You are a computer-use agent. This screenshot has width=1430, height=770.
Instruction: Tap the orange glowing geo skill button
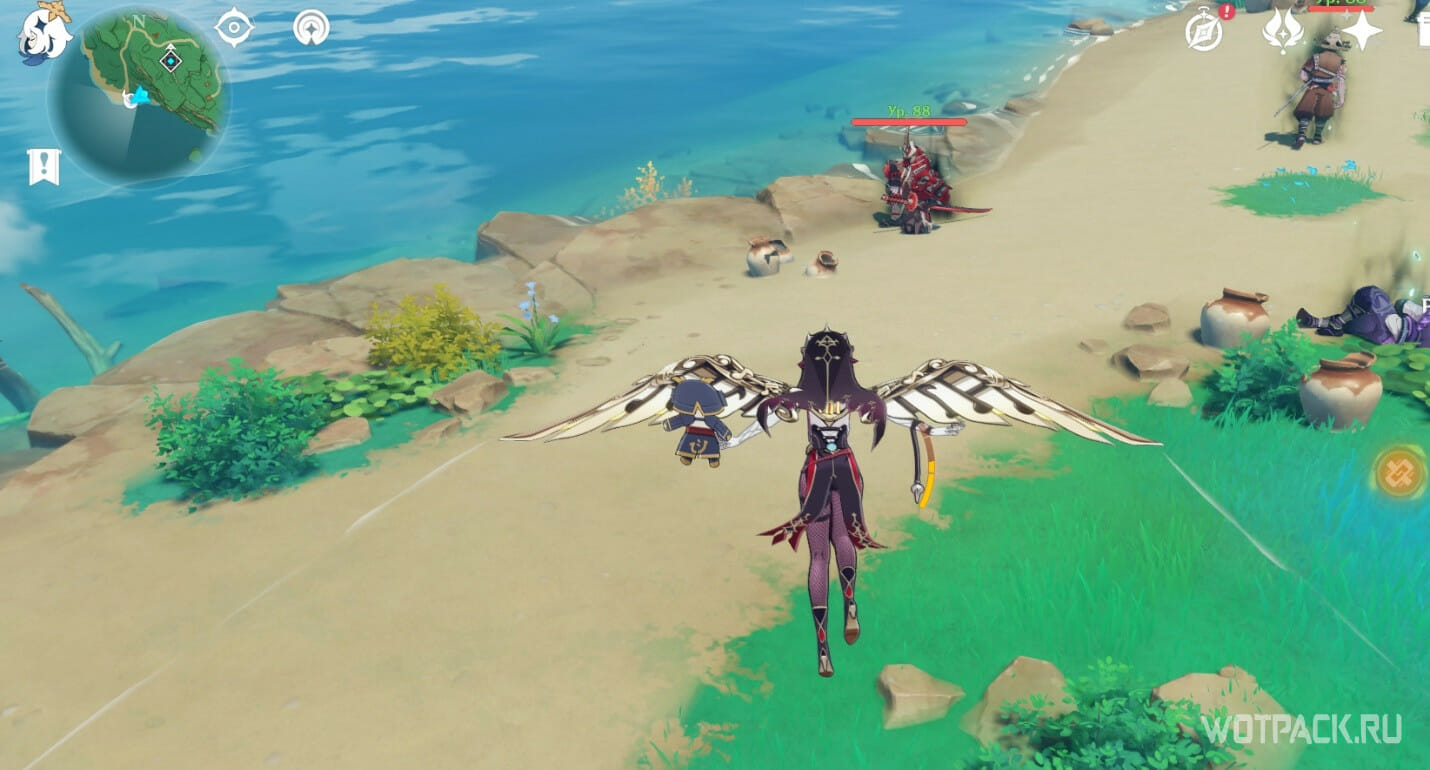pos(1399,473)
